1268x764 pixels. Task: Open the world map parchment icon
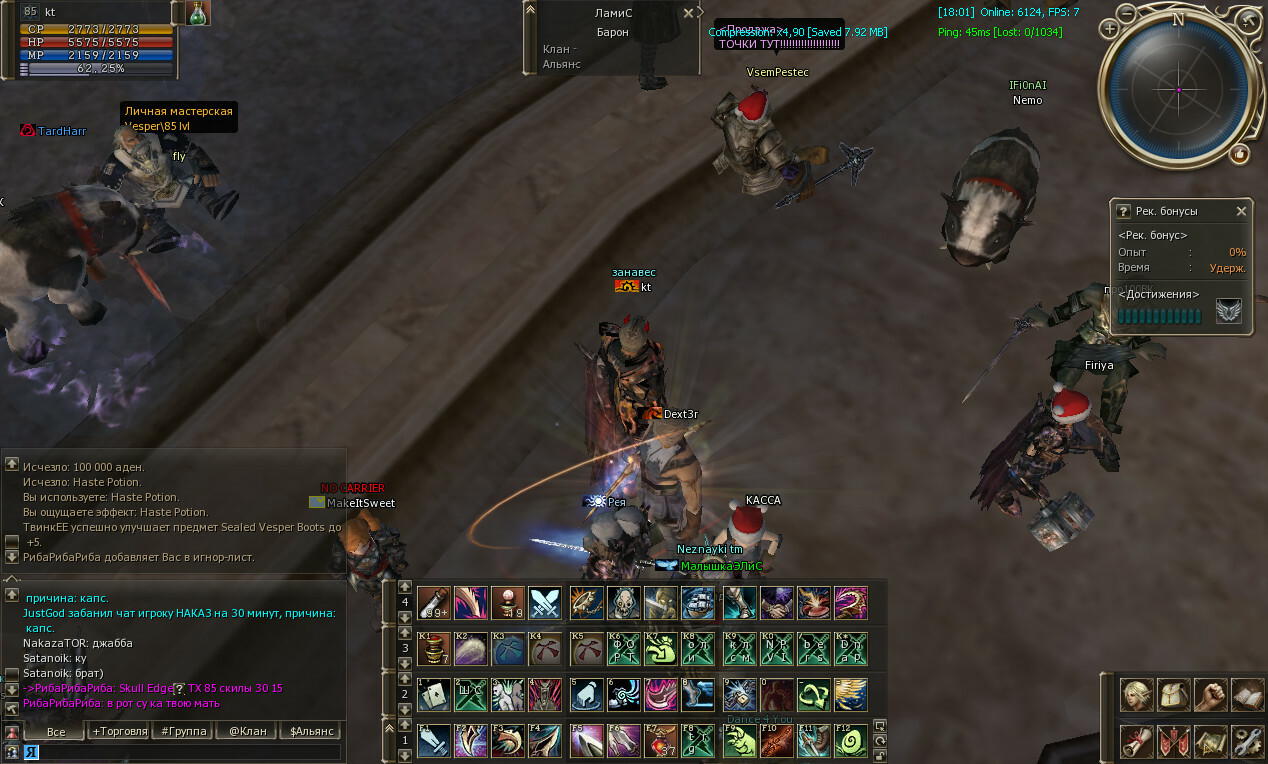tap(1211, 740)
